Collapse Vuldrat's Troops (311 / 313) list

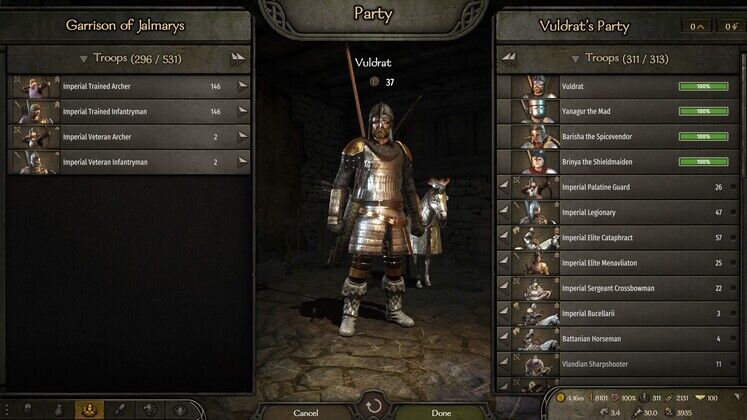pos(573,59)
